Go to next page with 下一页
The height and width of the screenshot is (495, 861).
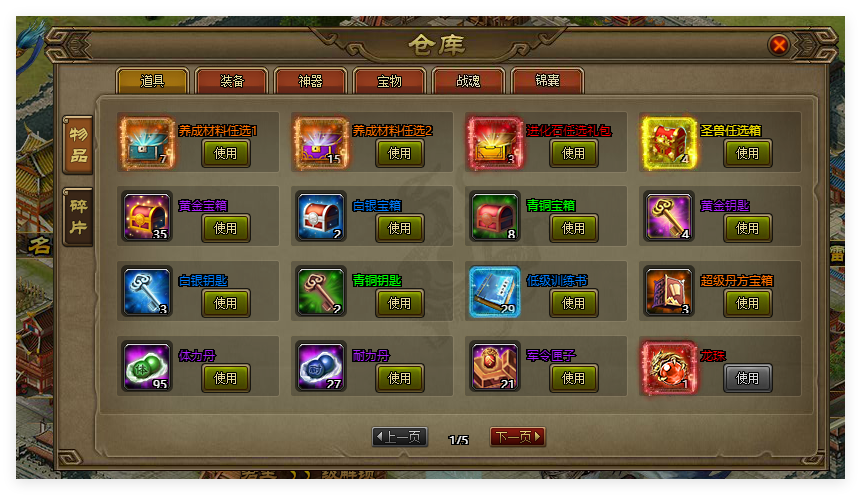tap(517, 437)
